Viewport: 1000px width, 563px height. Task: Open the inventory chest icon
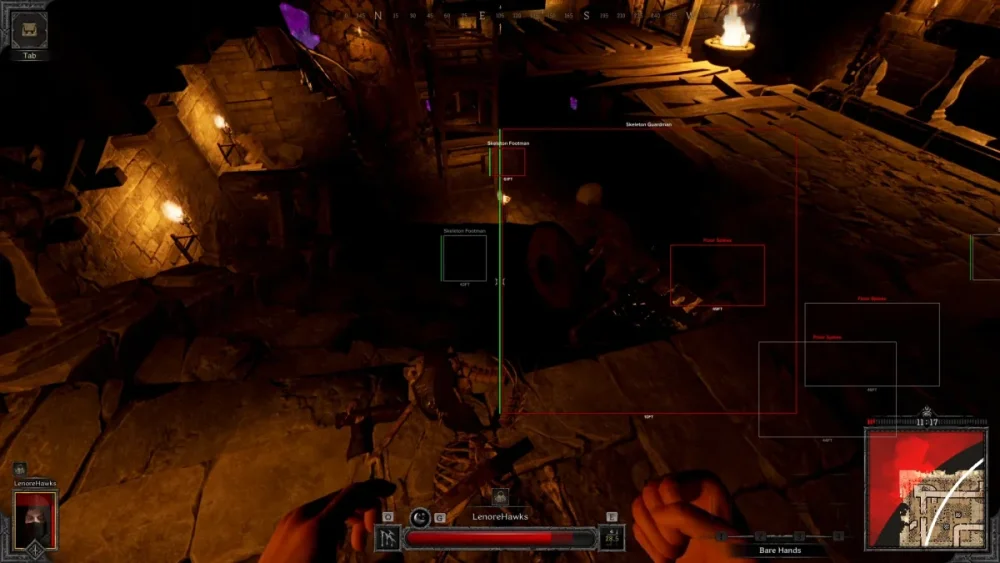(29, 30)
